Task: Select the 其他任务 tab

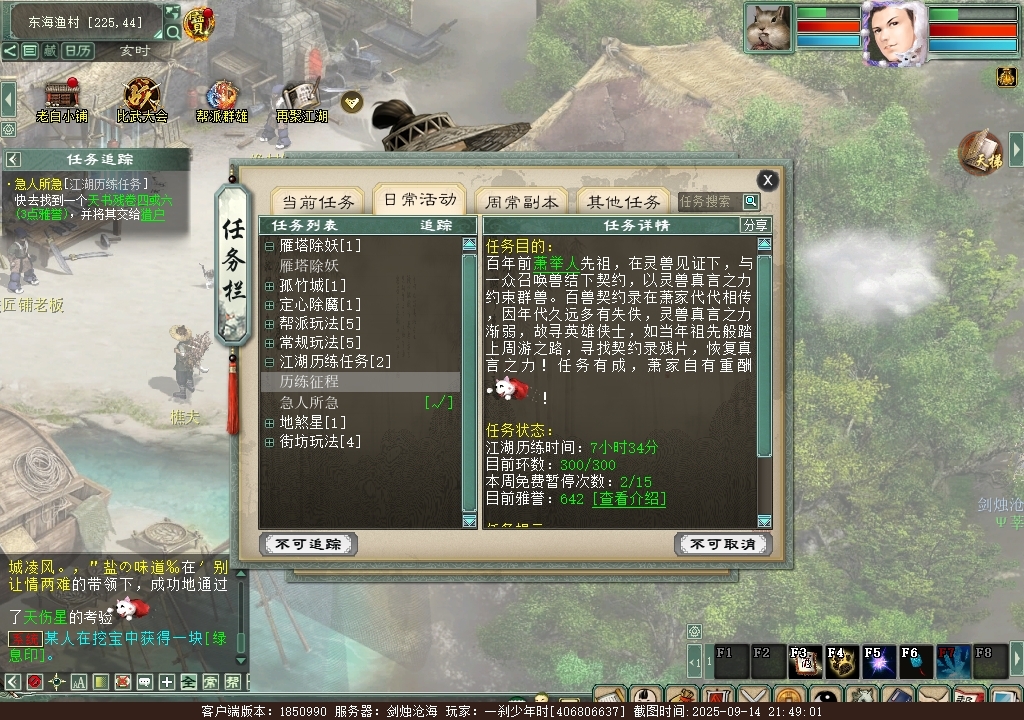Action: (x=623, y=201)
